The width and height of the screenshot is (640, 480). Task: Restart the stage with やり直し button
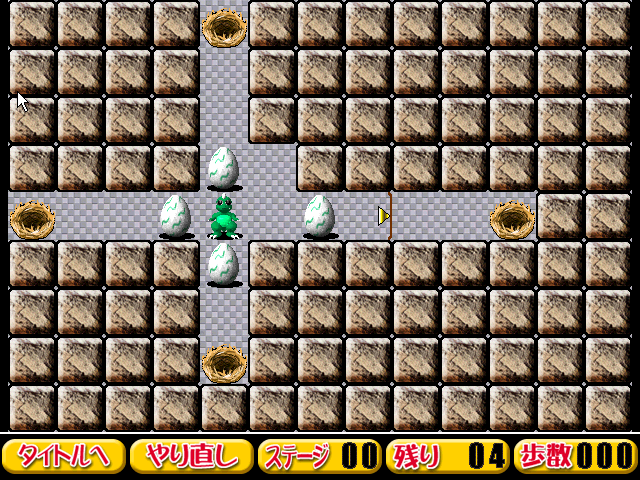coord(191,456)
